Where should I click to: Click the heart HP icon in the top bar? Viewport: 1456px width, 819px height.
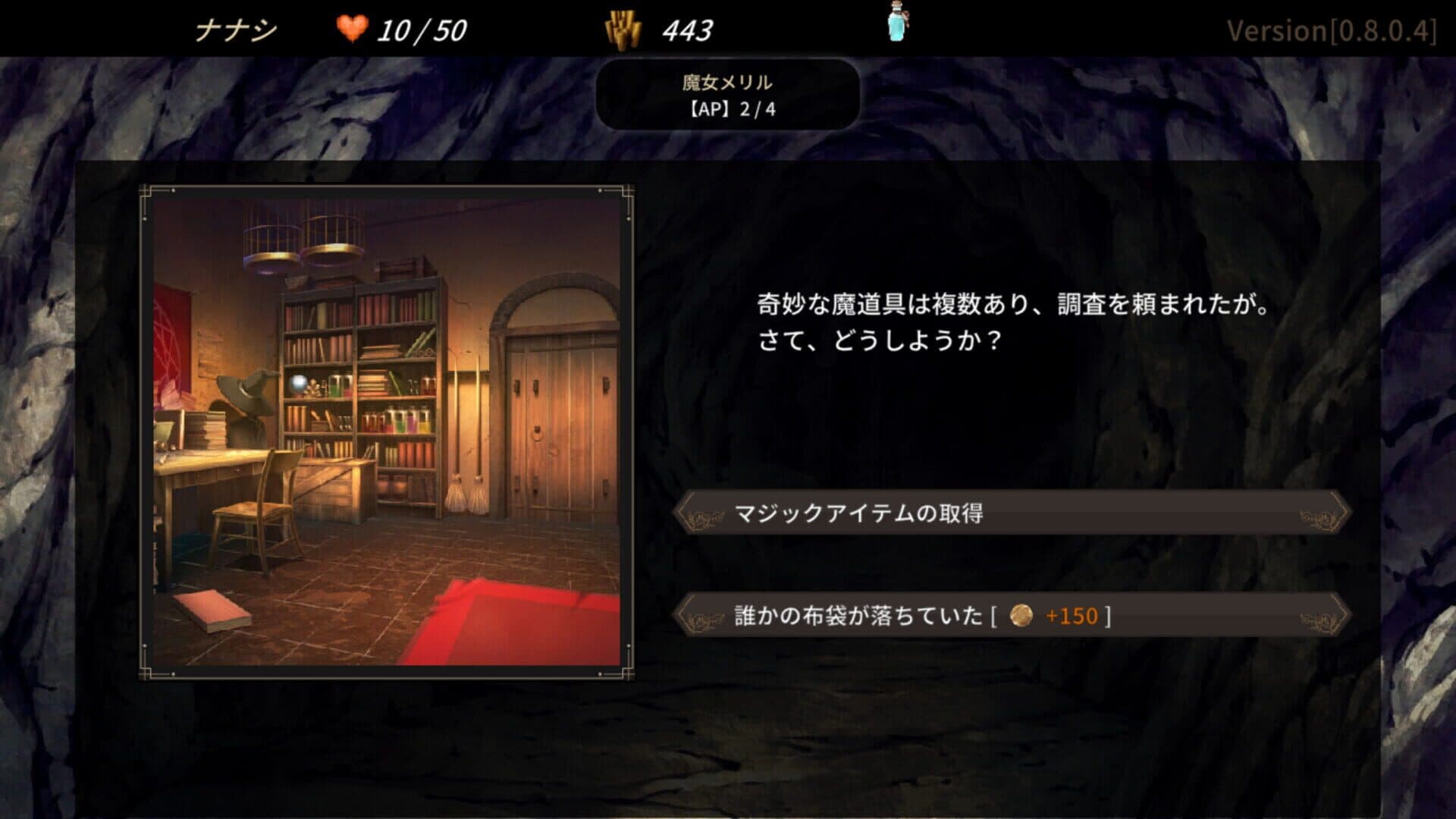point(353,28)
